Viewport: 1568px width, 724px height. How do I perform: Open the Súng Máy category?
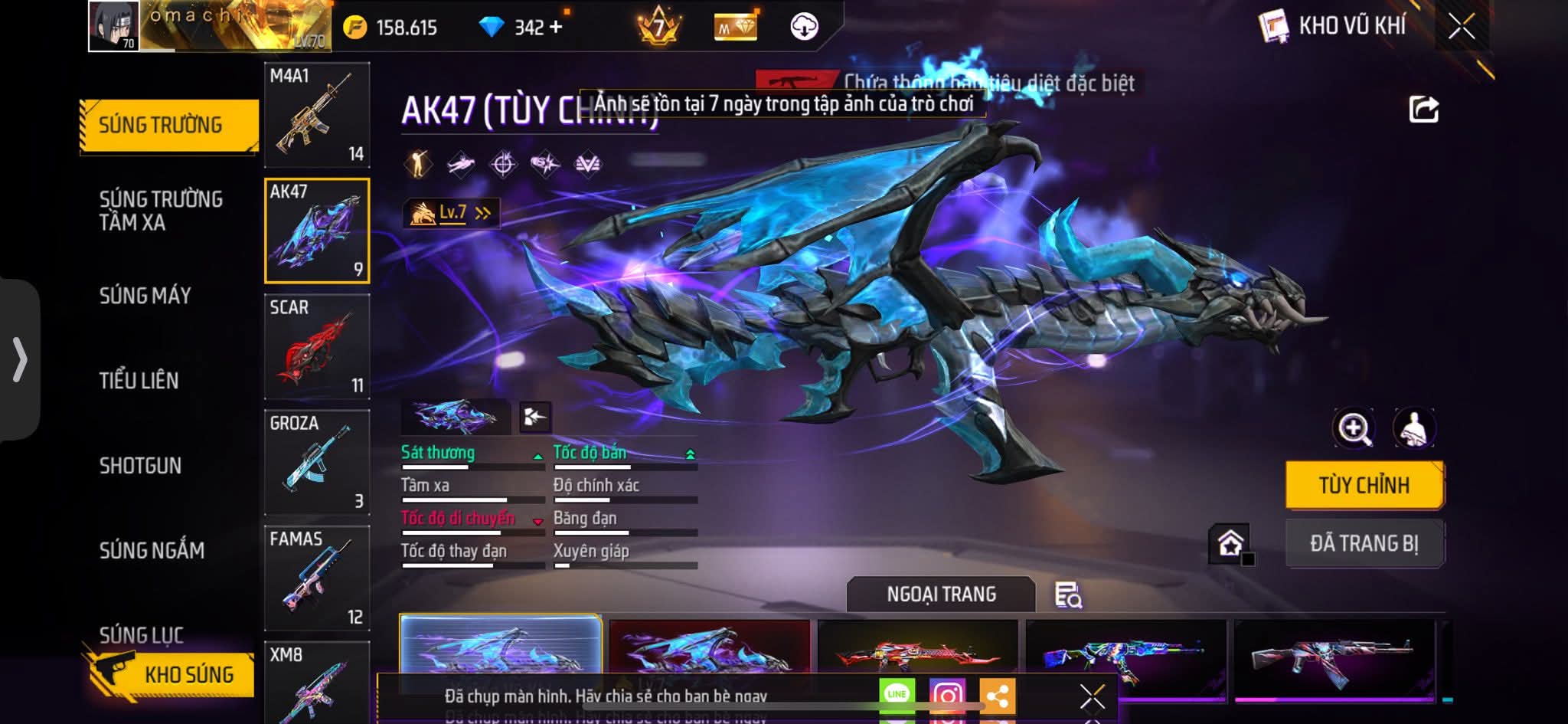pos(145,296)
